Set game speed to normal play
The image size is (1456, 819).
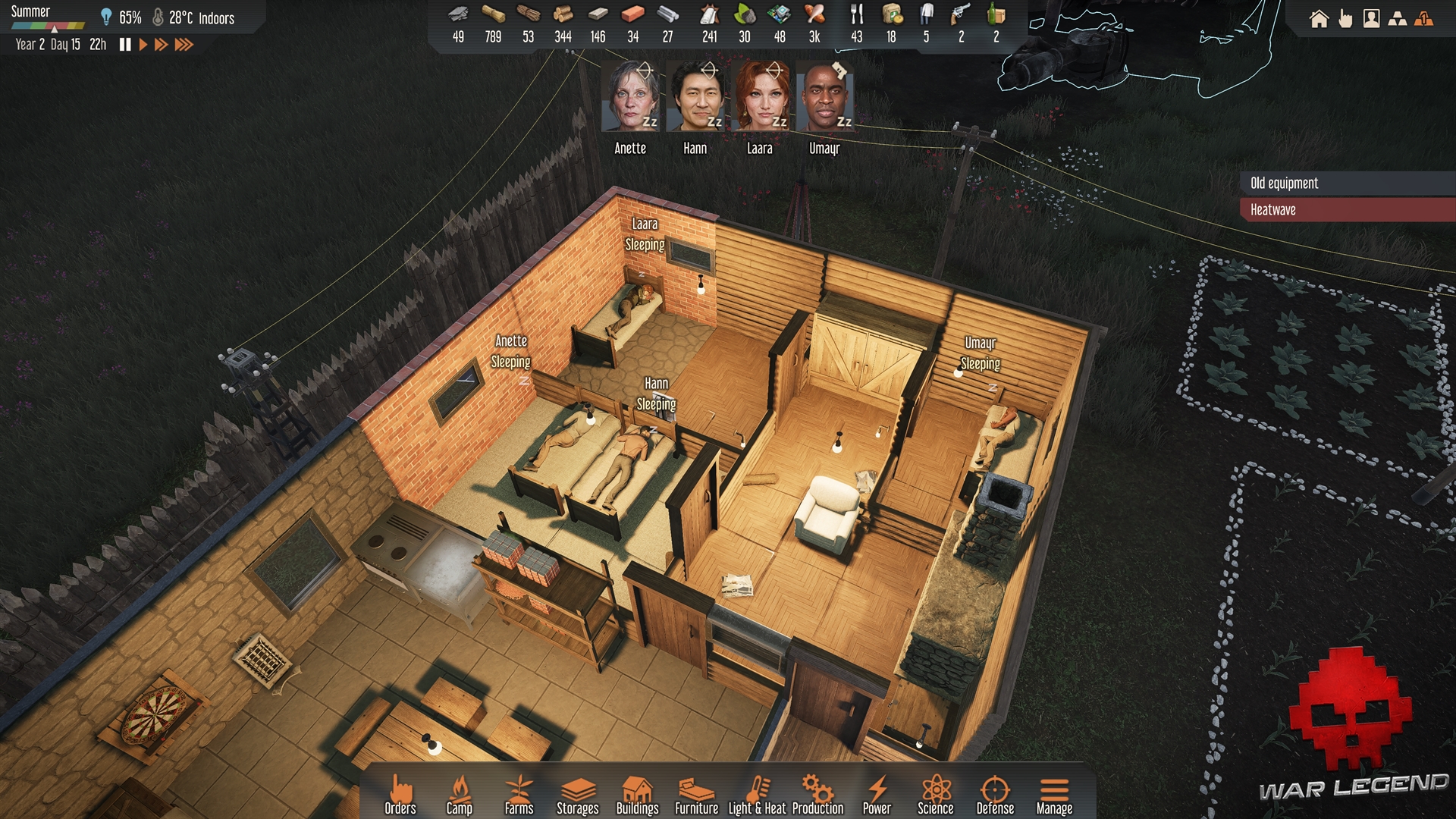(x=143, y=45)
